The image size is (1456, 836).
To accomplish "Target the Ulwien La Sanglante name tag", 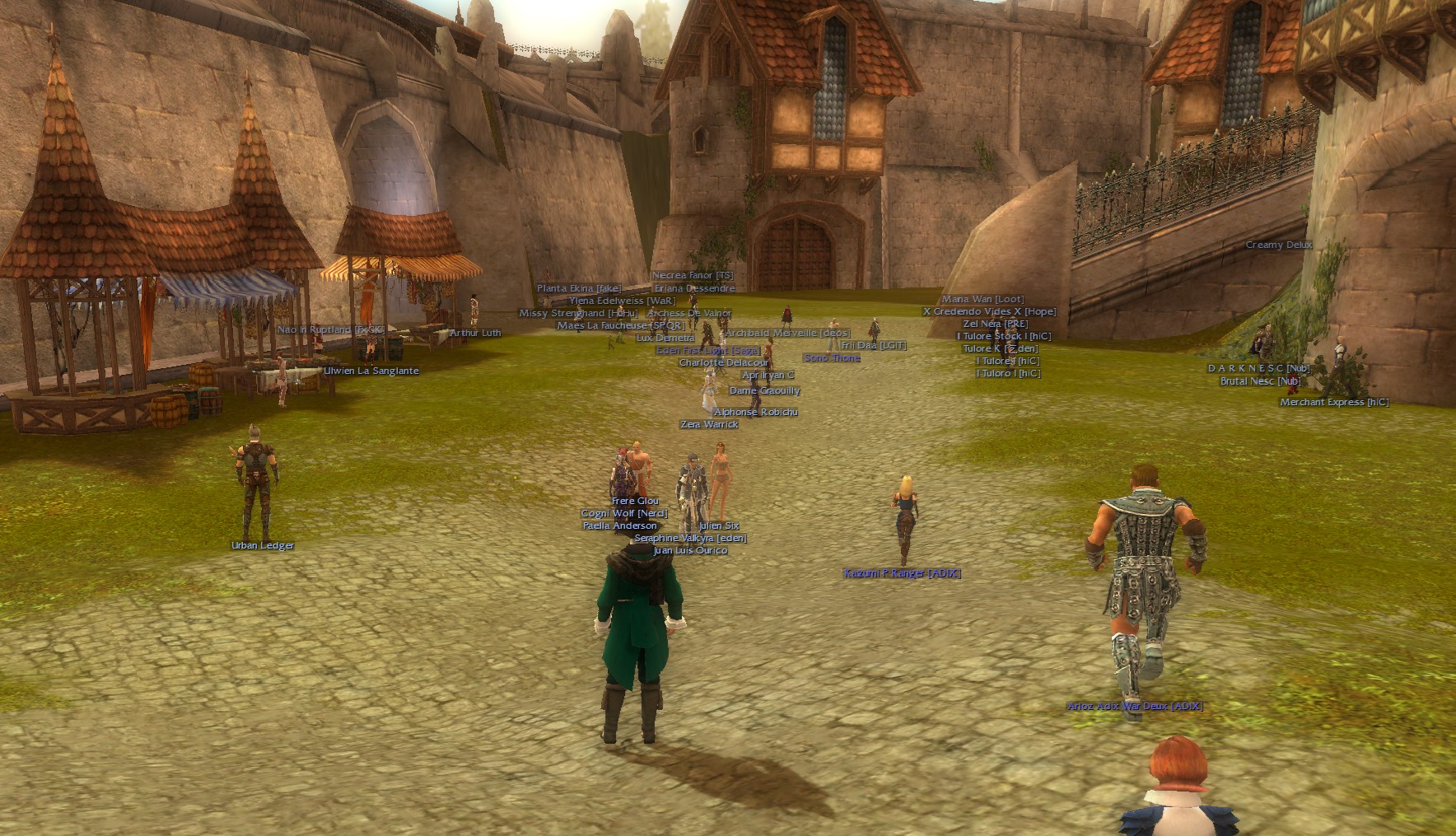I will (371, 371).
